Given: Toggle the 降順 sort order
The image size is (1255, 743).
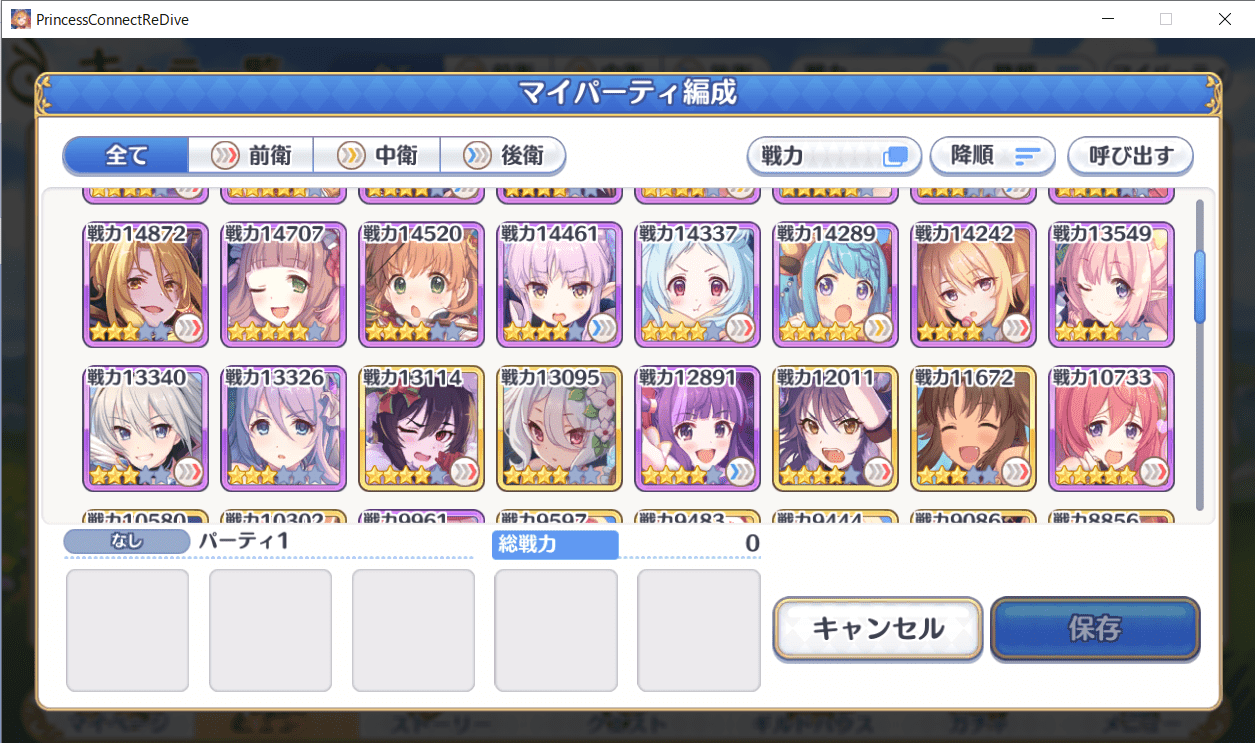Looking at the screenshot, I should (x=993, y=156).
